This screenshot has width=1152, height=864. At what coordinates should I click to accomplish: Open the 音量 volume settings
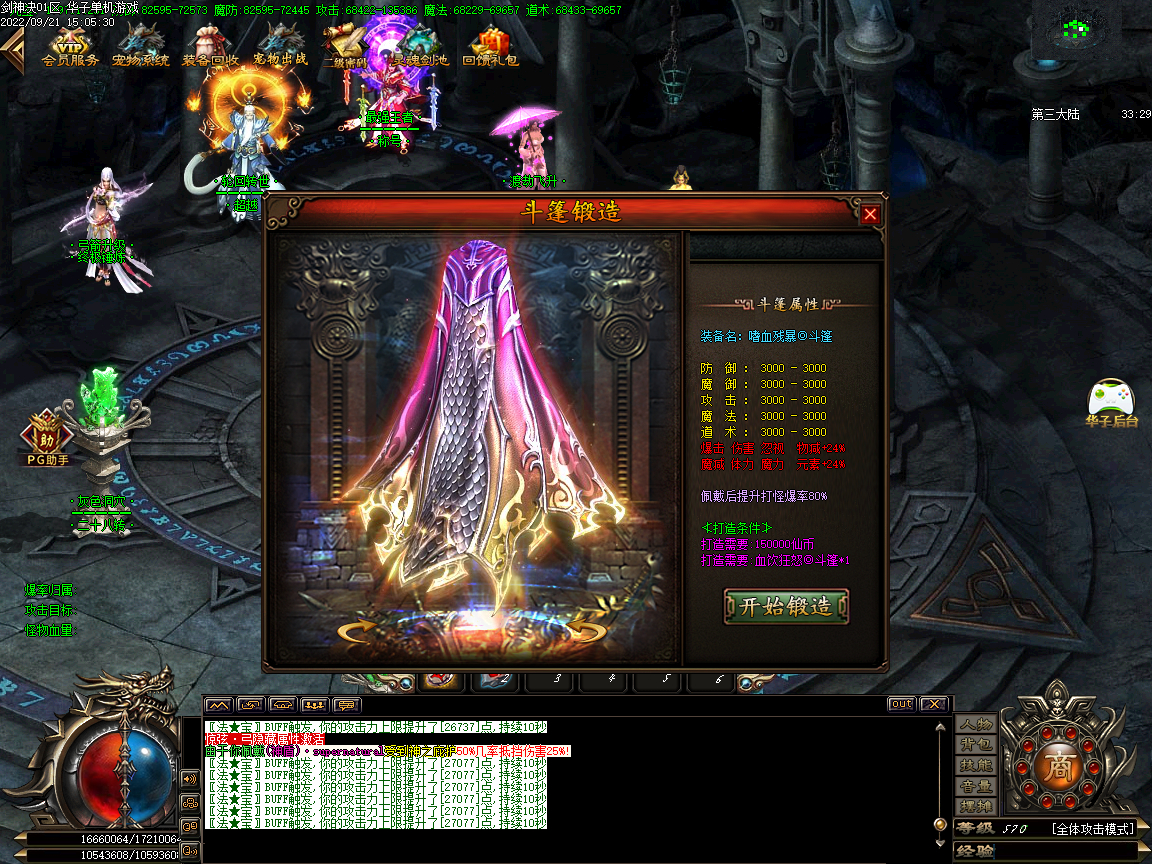pyautogui.click(x=975, y=787)
